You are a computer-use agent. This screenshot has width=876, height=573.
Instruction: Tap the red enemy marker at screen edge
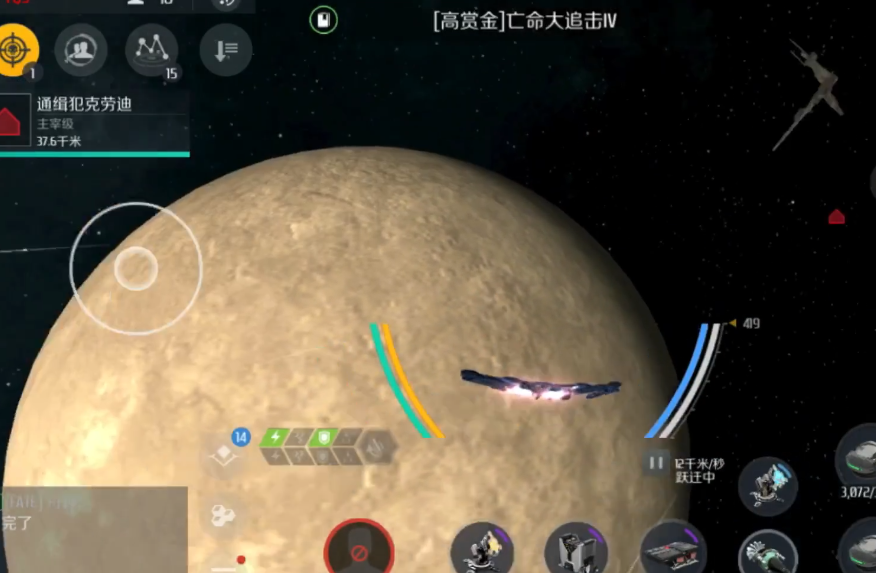click(x=836, y=216)
